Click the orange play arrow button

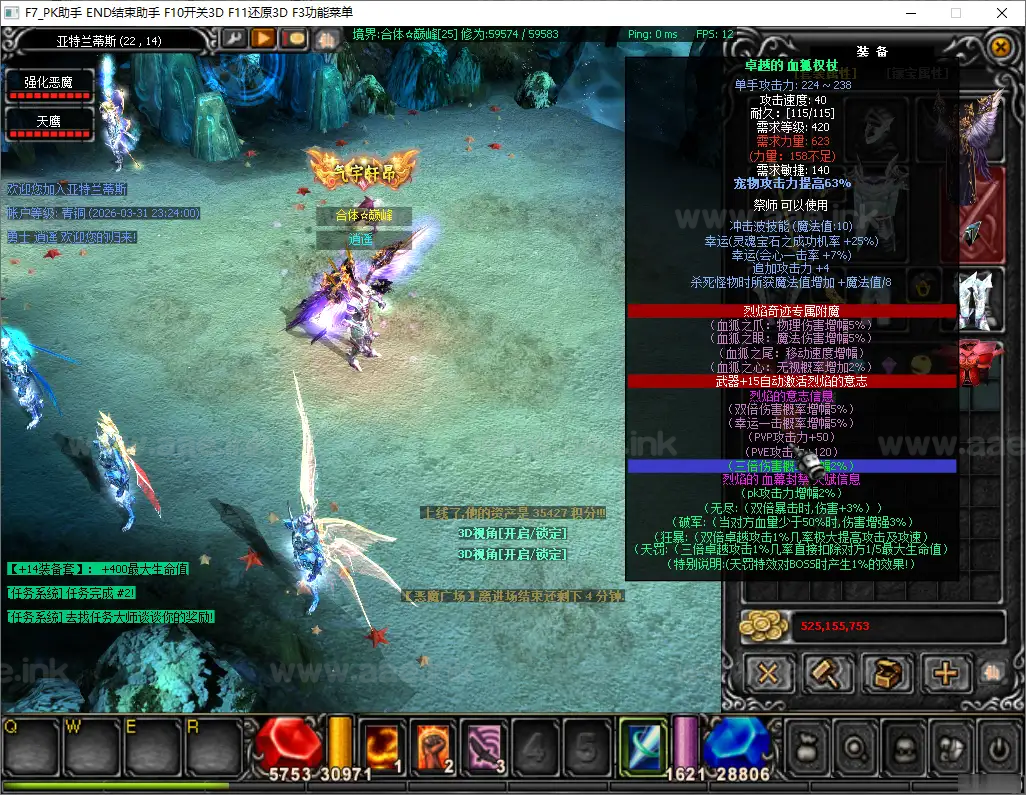pyautogui.click(x=263, y=39)
